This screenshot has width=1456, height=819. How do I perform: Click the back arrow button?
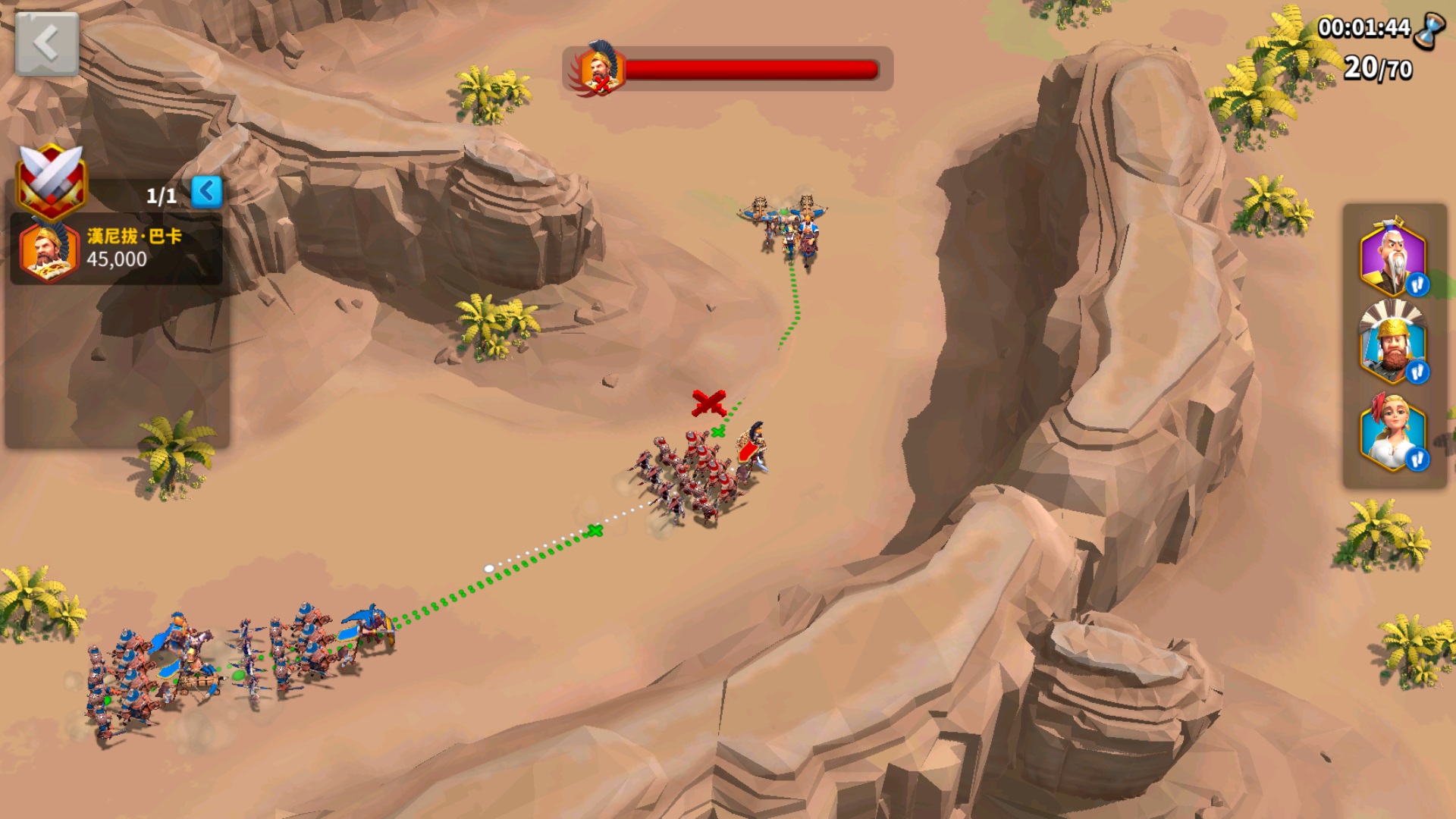46,43
